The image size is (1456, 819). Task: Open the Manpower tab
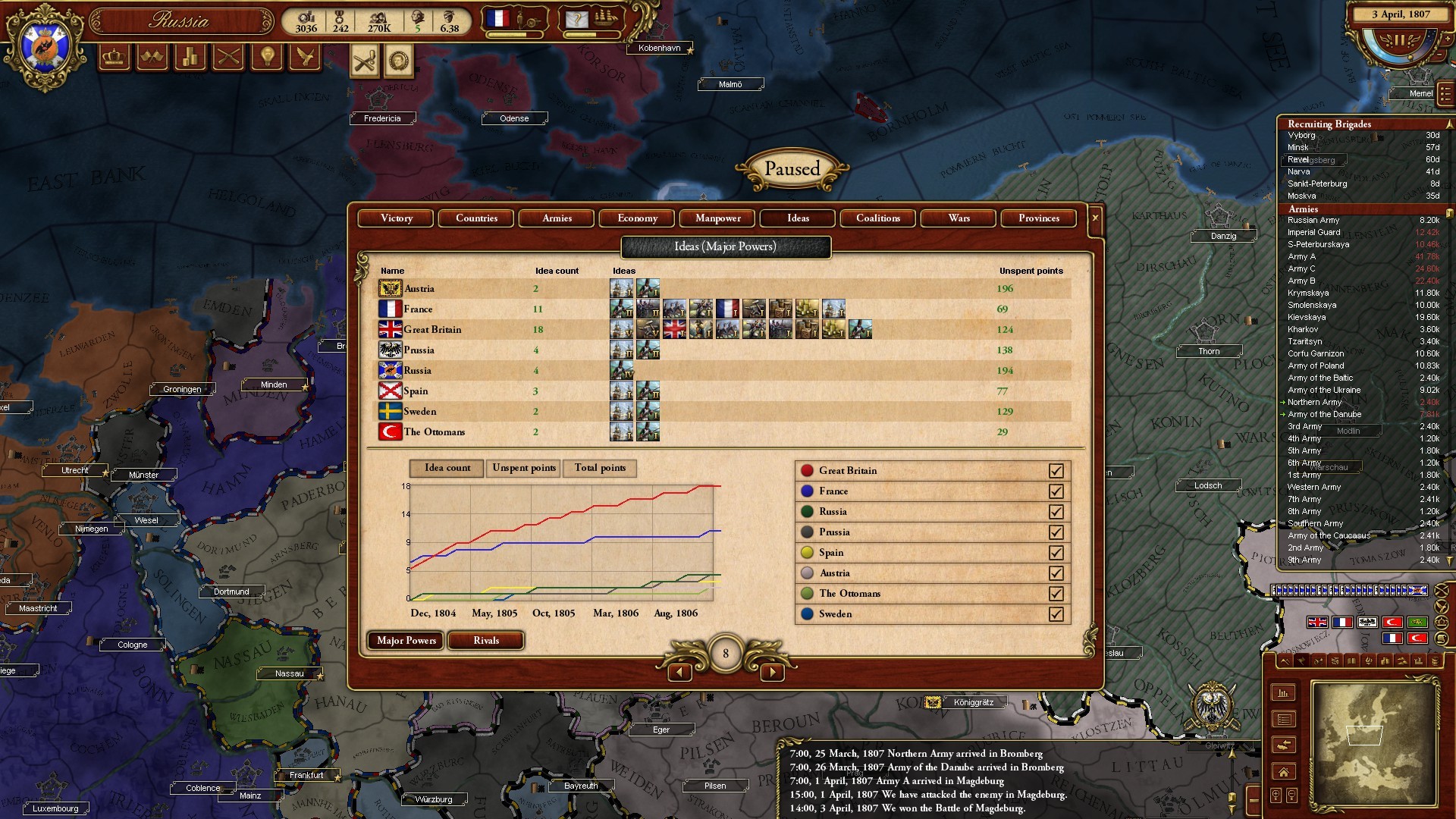pyautogui.click(x=717, y=218)
